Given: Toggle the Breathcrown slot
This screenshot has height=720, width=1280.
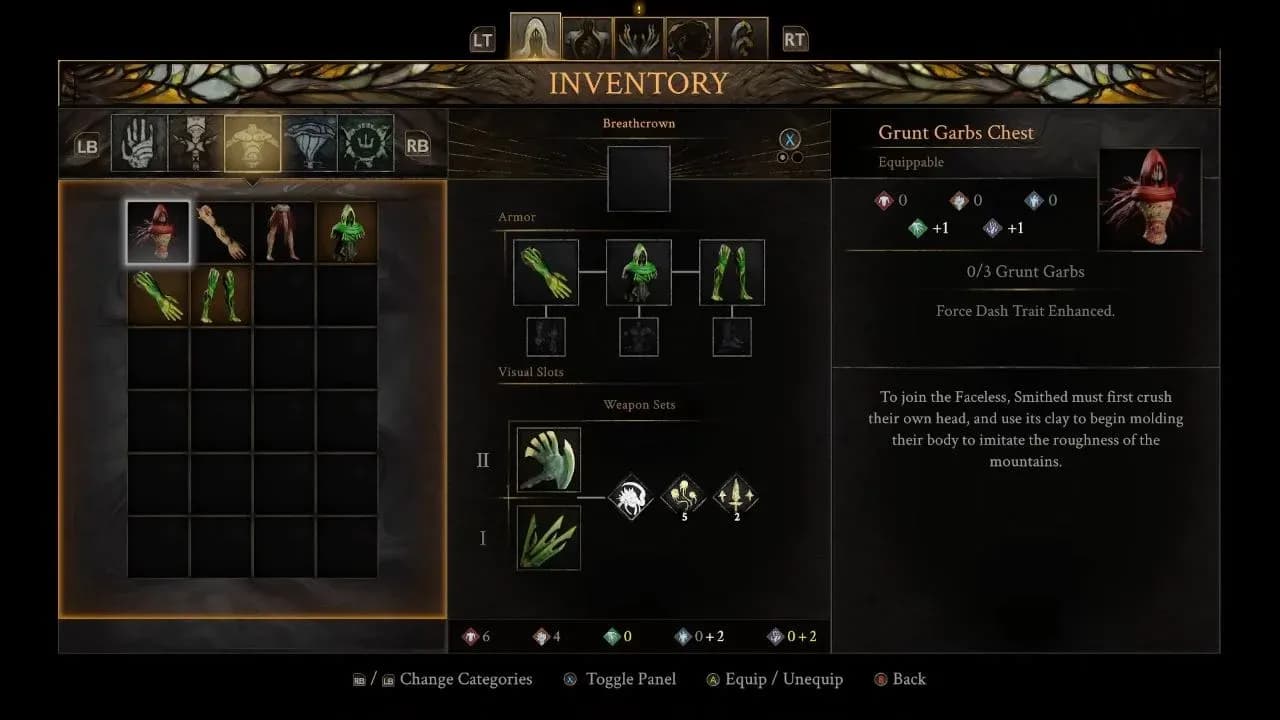Looking at the screenshot, I should [638, 179].
